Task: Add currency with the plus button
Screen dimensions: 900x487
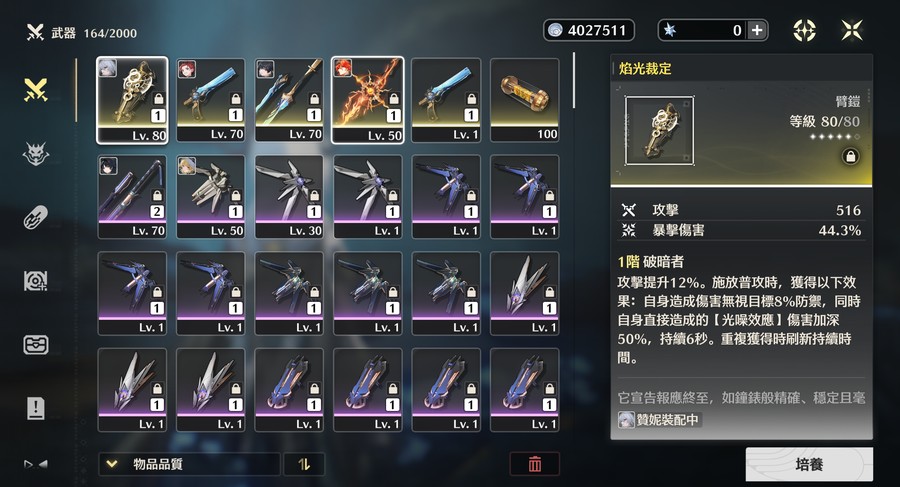Action: click(757, 30)
